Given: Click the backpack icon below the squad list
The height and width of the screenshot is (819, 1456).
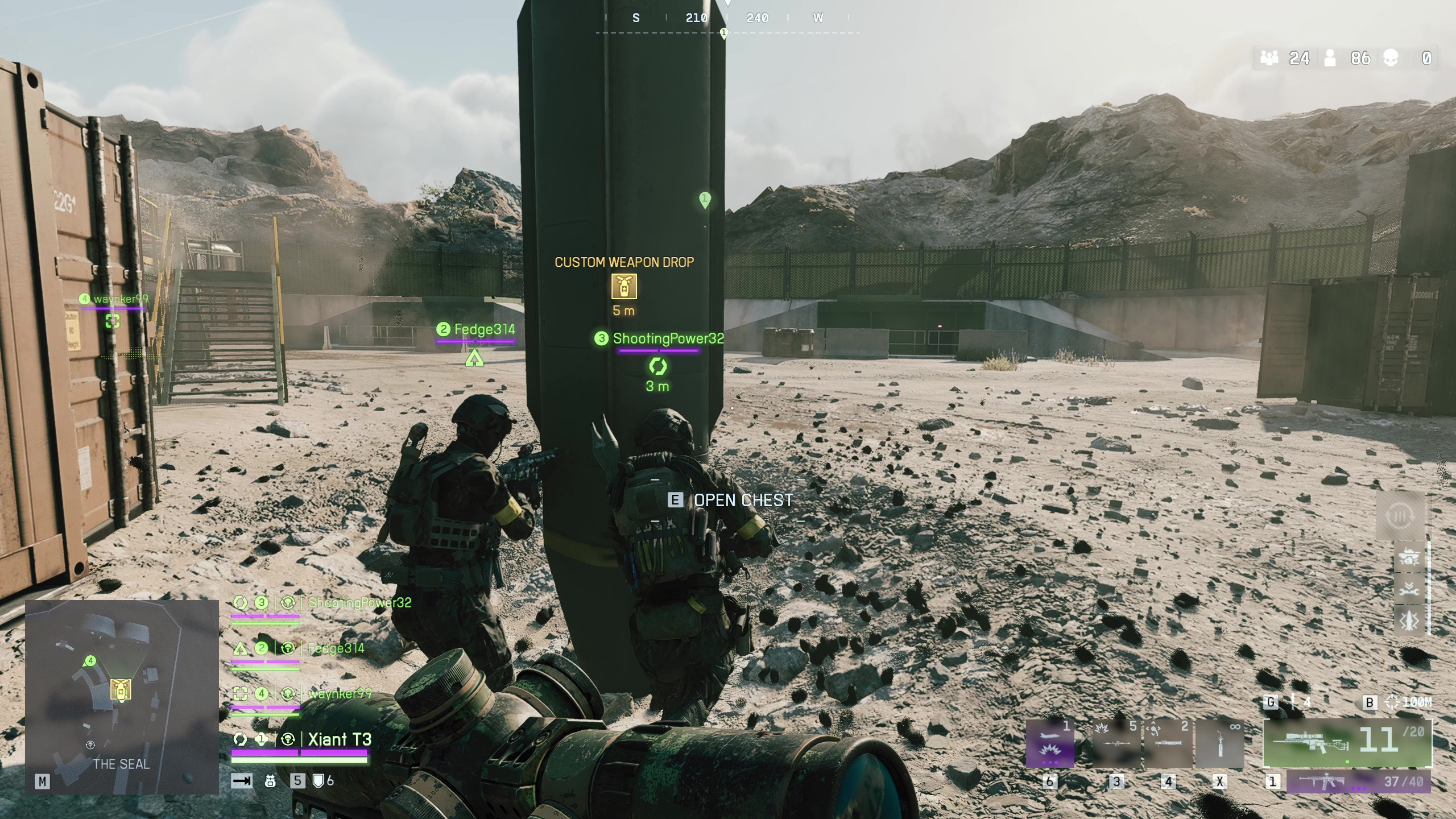Looking at the screenshot, I should pyautogui.click(x=270, y=781).
